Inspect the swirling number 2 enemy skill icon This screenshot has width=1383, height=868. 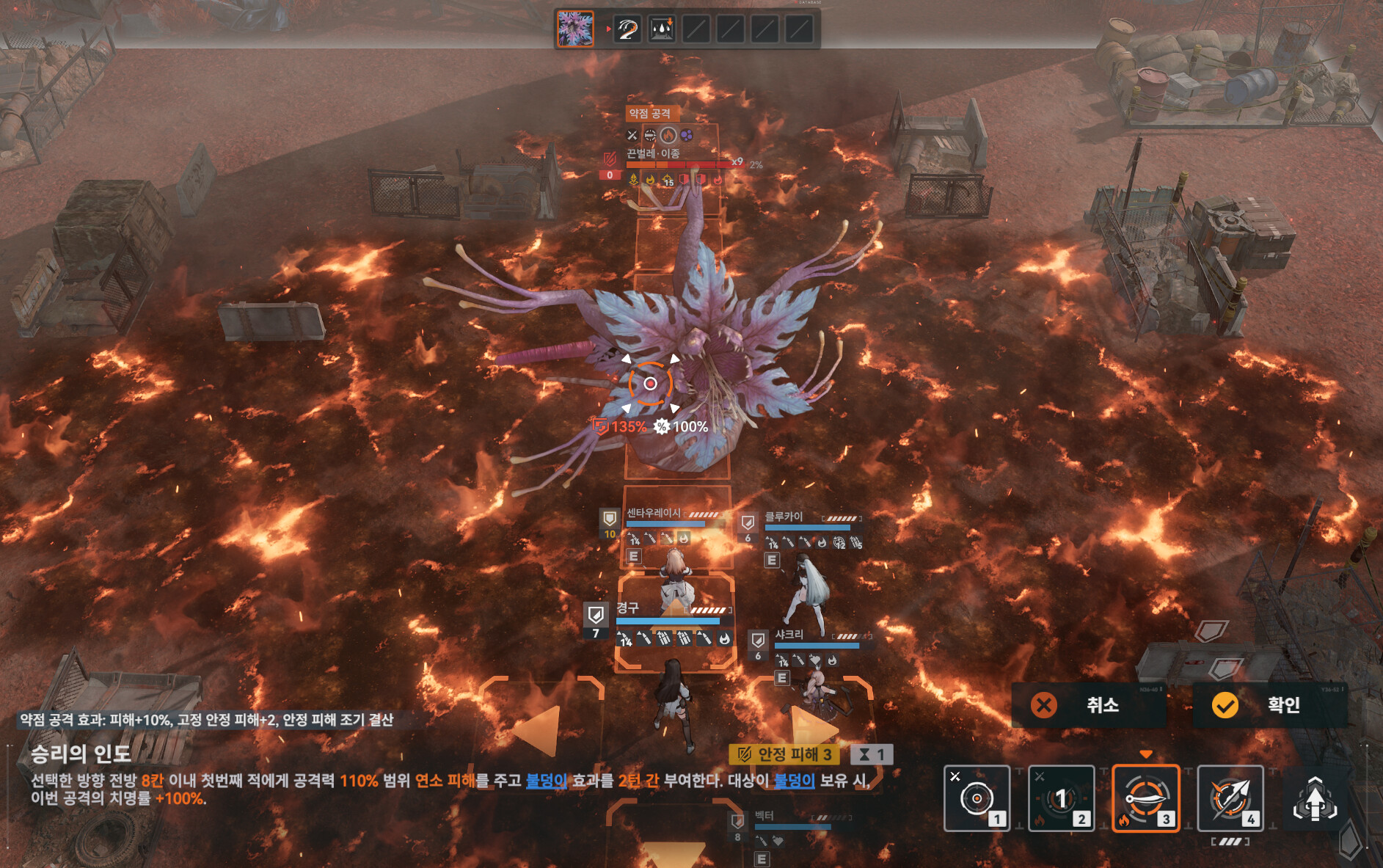[627, 29]
